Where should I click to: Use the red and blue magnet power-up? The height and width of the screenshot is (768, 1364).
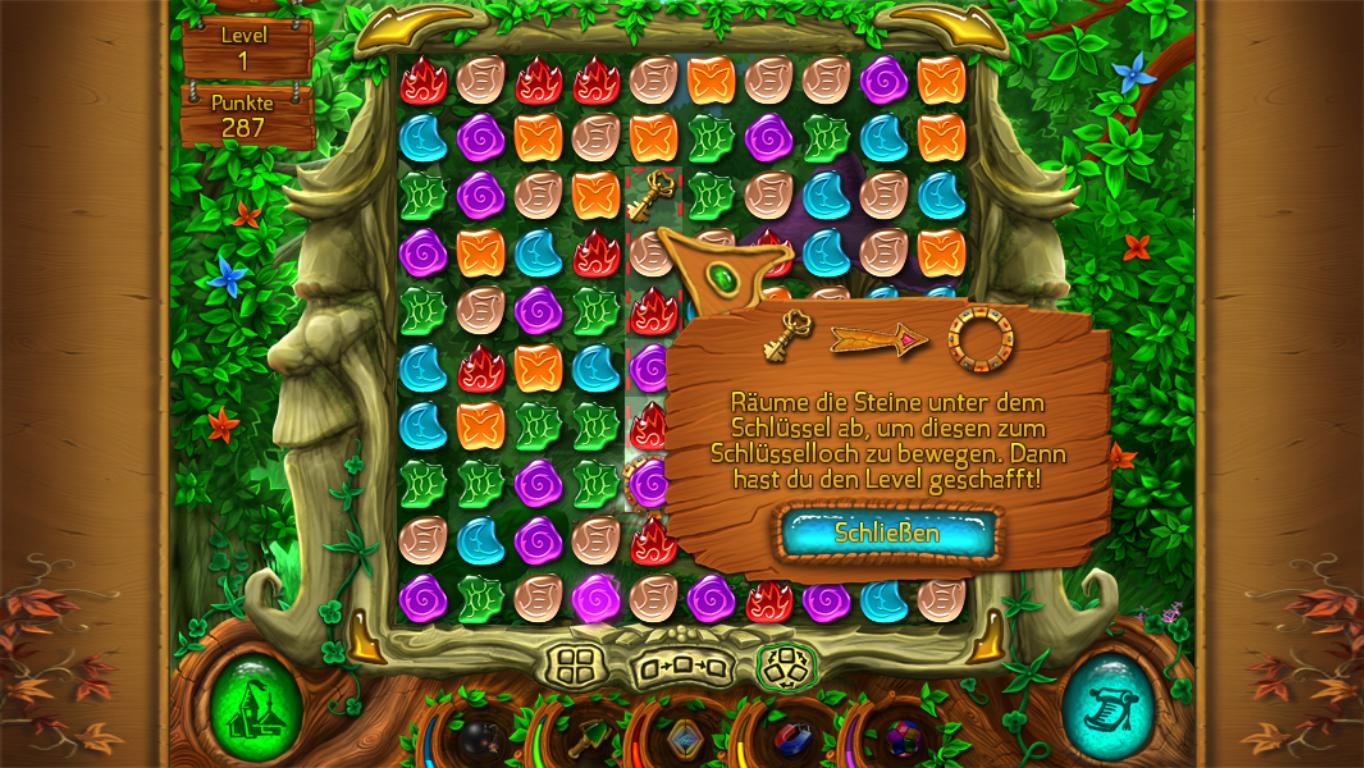[x=793, y=740]
